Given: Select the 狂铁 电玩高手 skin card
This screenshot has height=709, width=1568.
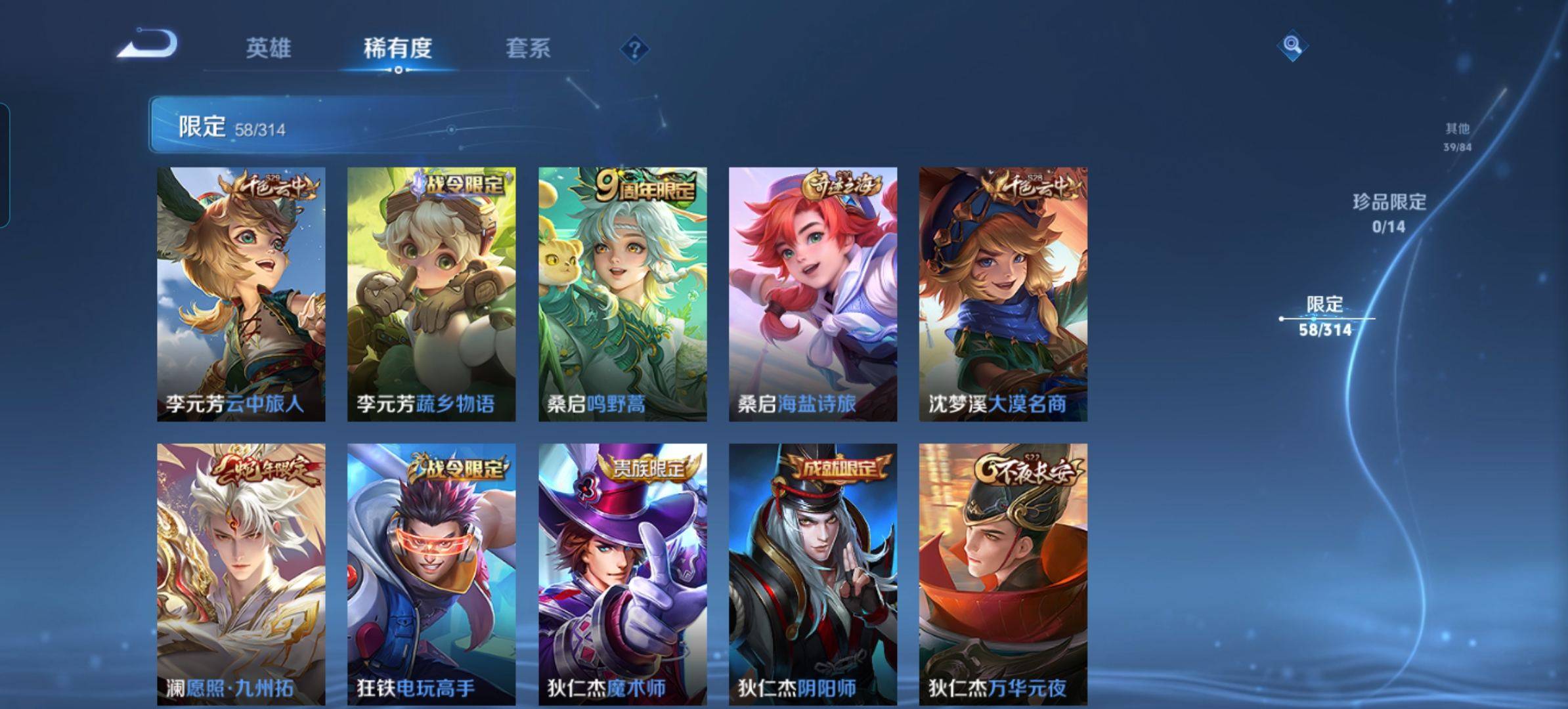Looking at the screenshot, I should pyautogui.click(x=431, y=574).
